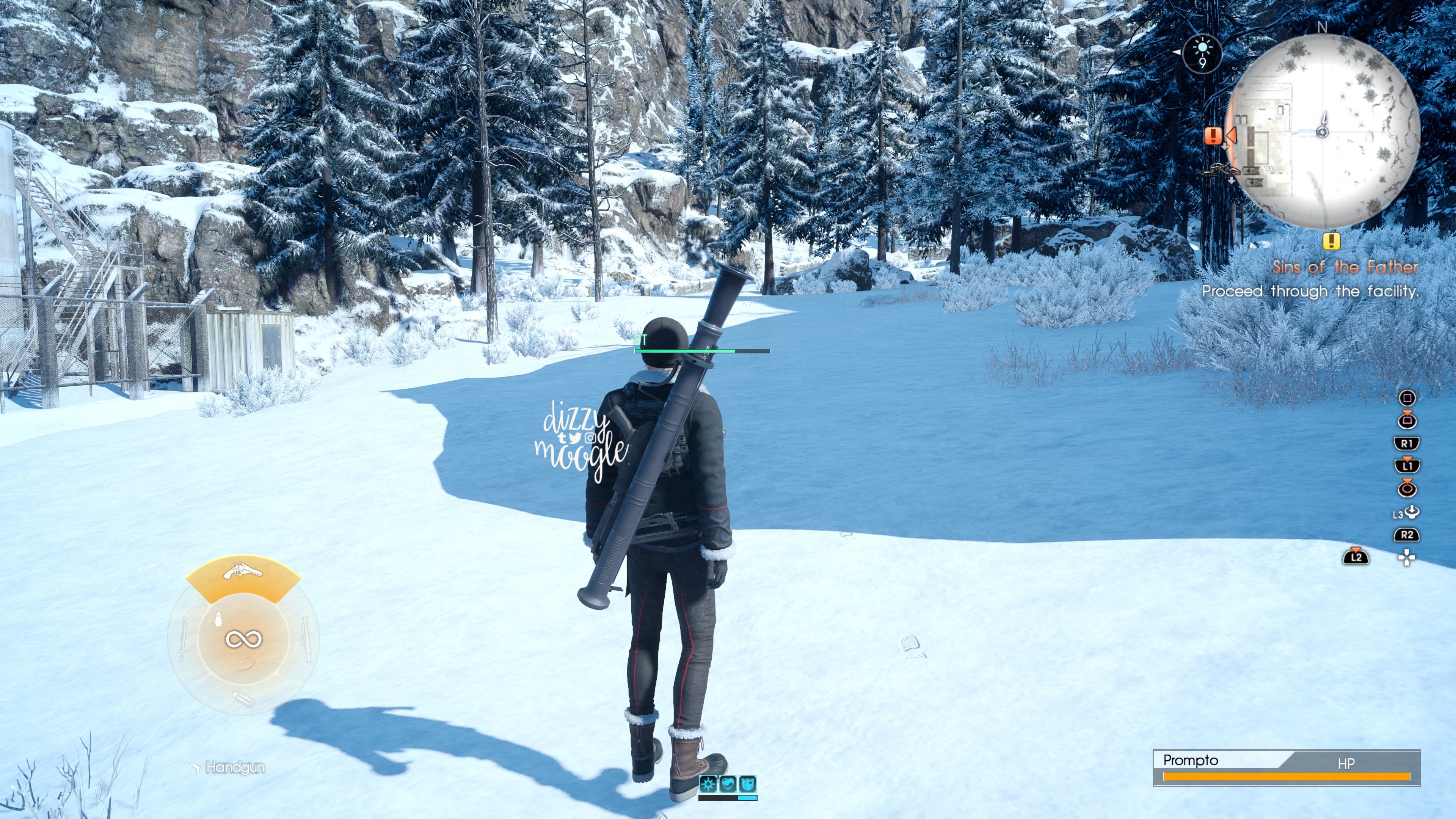The height and width of the screenshot is (819, 1456).
Task: Click the Twitter bird in the watermark
Action: point(575,438)
